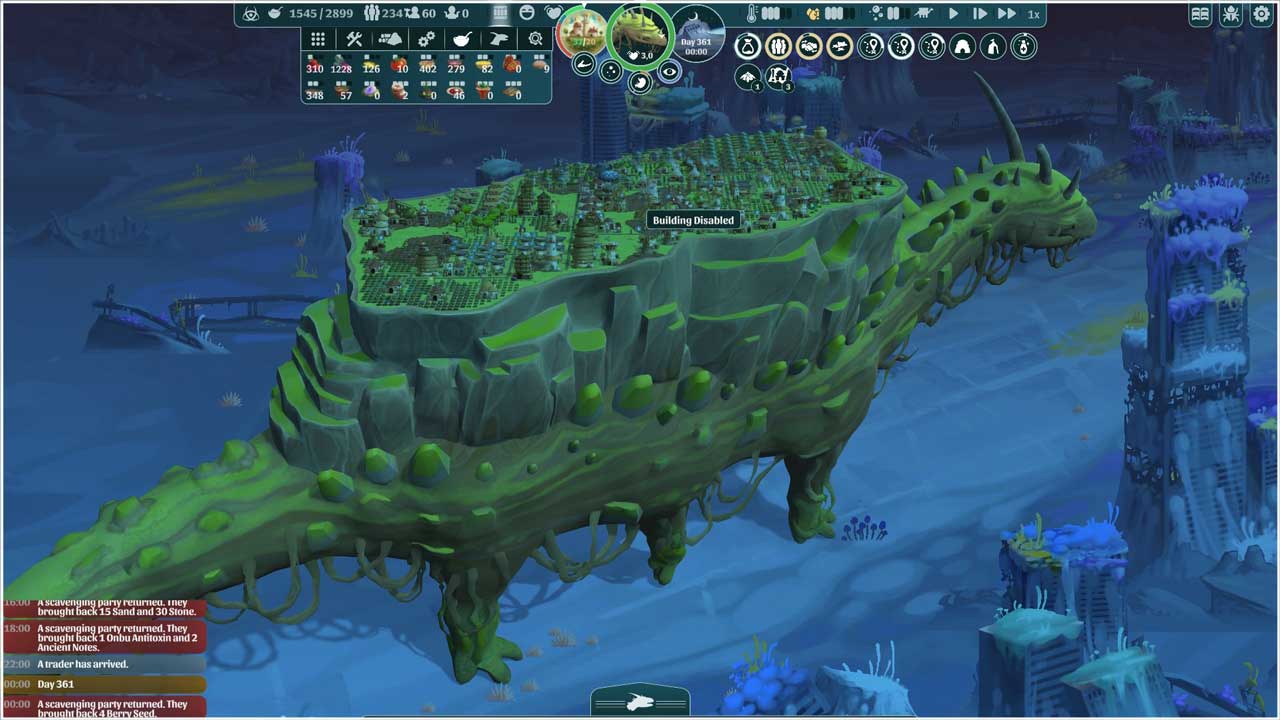Select the gears components resource tab
The width and height of the screenshot is (1280, 720).
click(x=427, y=39)
